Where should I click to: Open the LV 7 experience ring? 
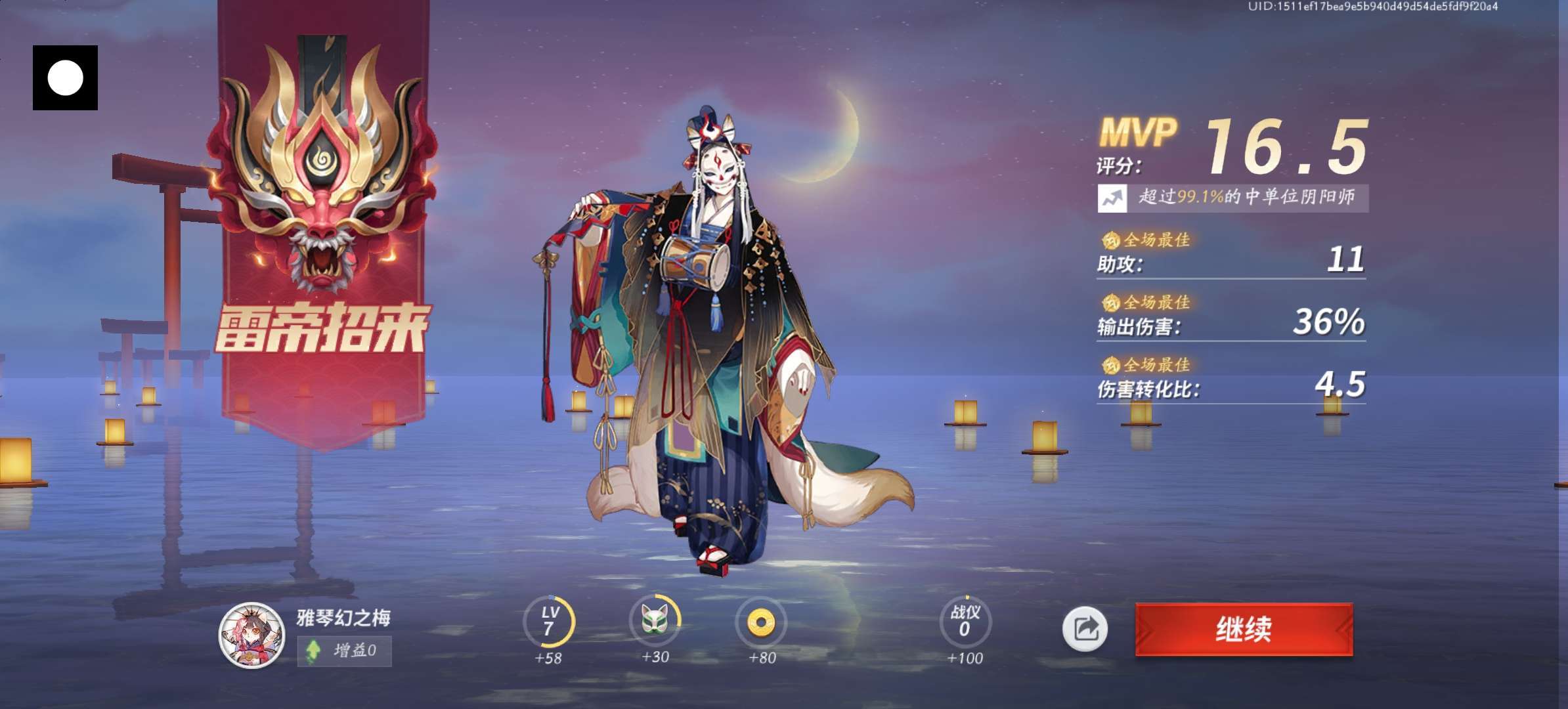549,622
